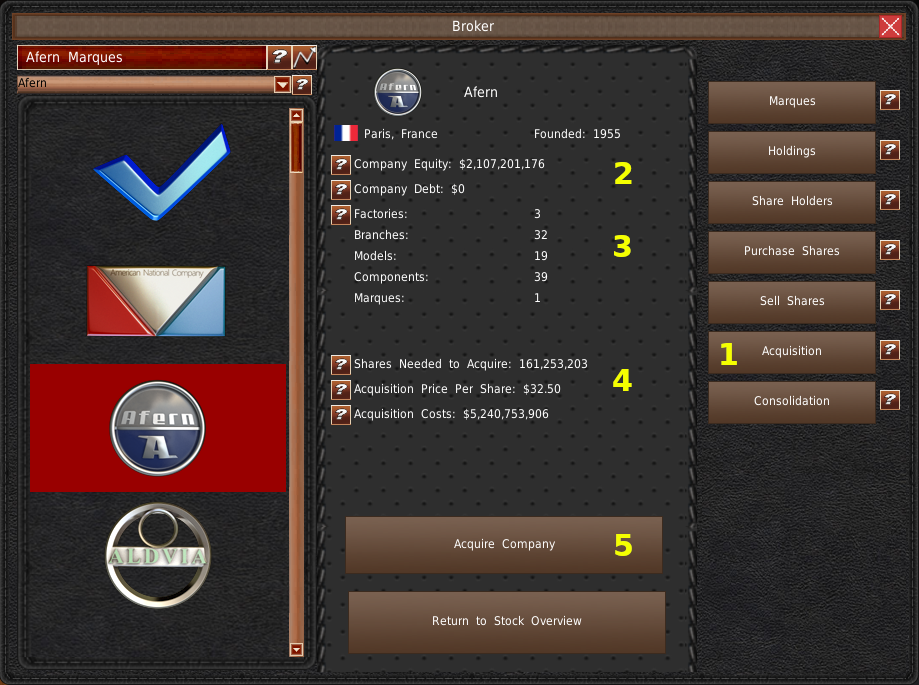Open the stock chart icon beside Afern Marques

pyautogui.click(x=304, y=57)
